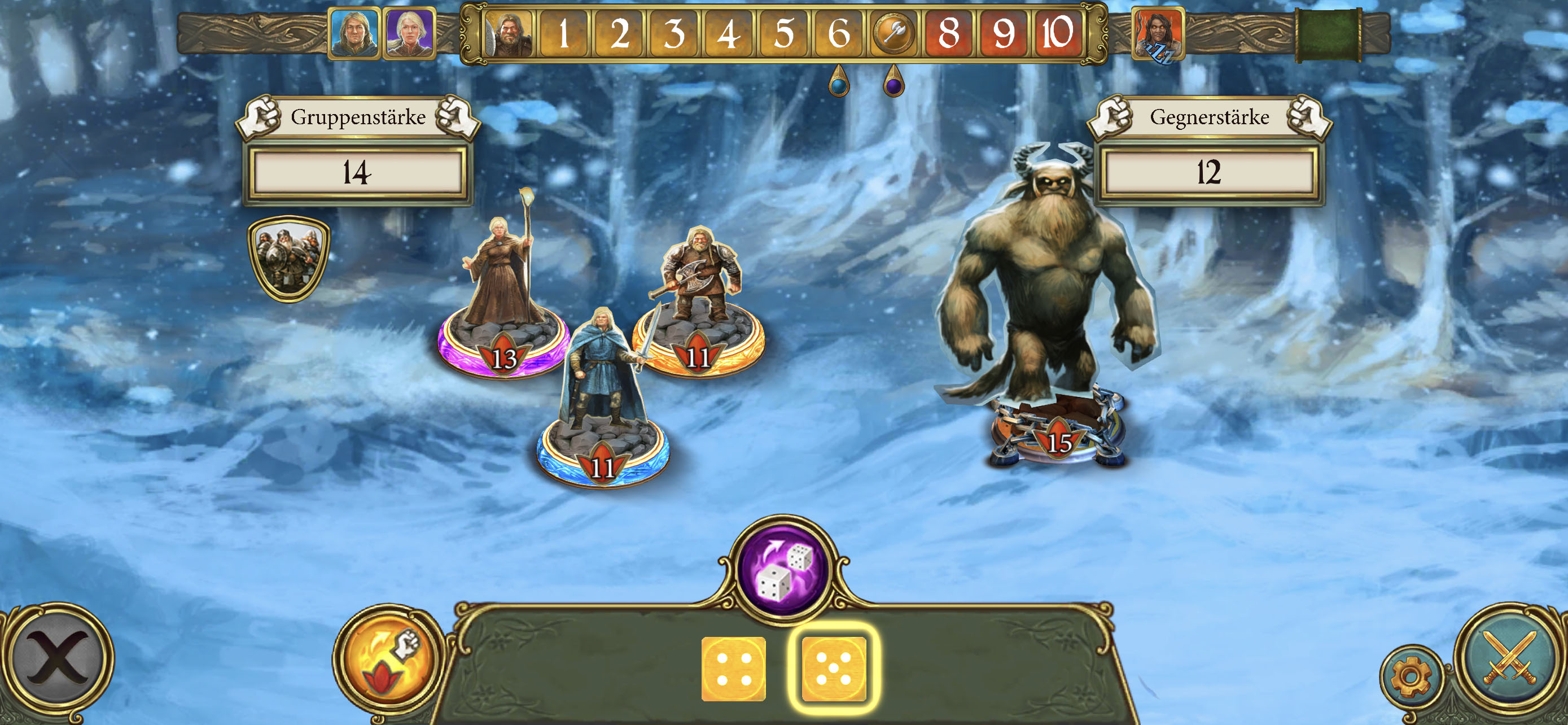Click the axe icon on round tracker
The image size is (1568, 725).
[893, 33]
